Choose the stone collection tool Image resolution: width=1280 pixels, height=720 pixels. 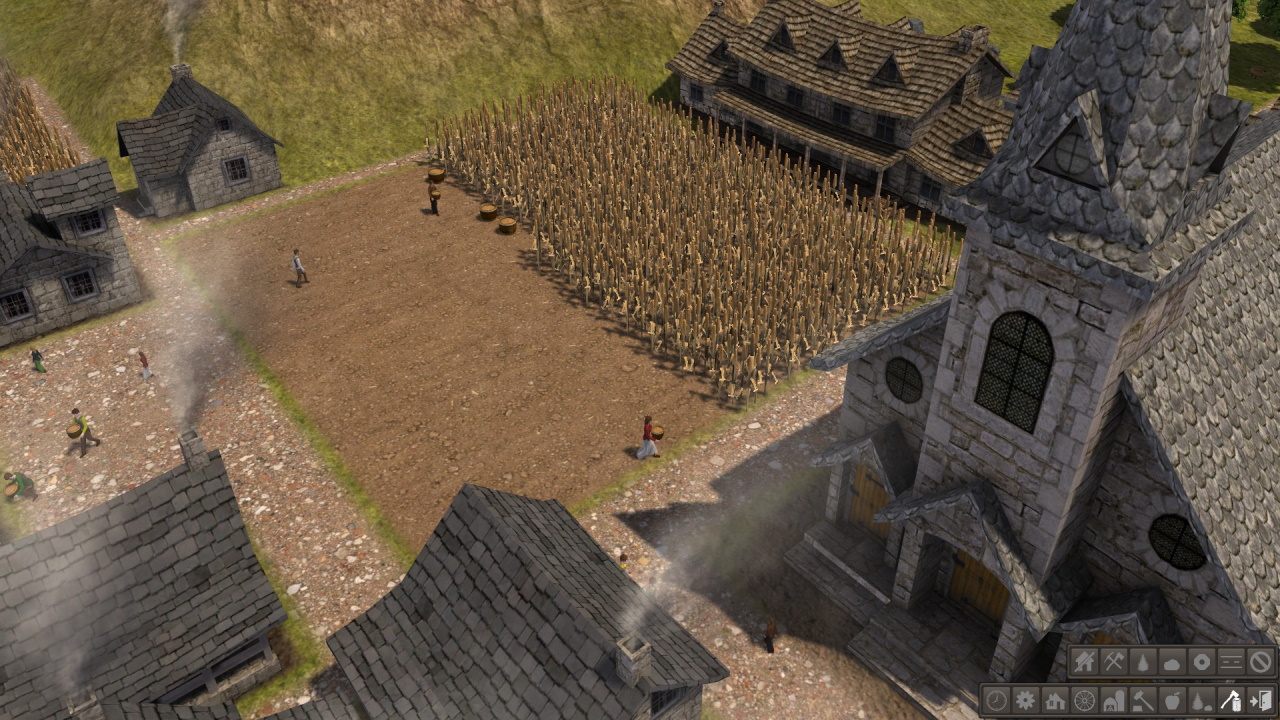coord(1172,661)
